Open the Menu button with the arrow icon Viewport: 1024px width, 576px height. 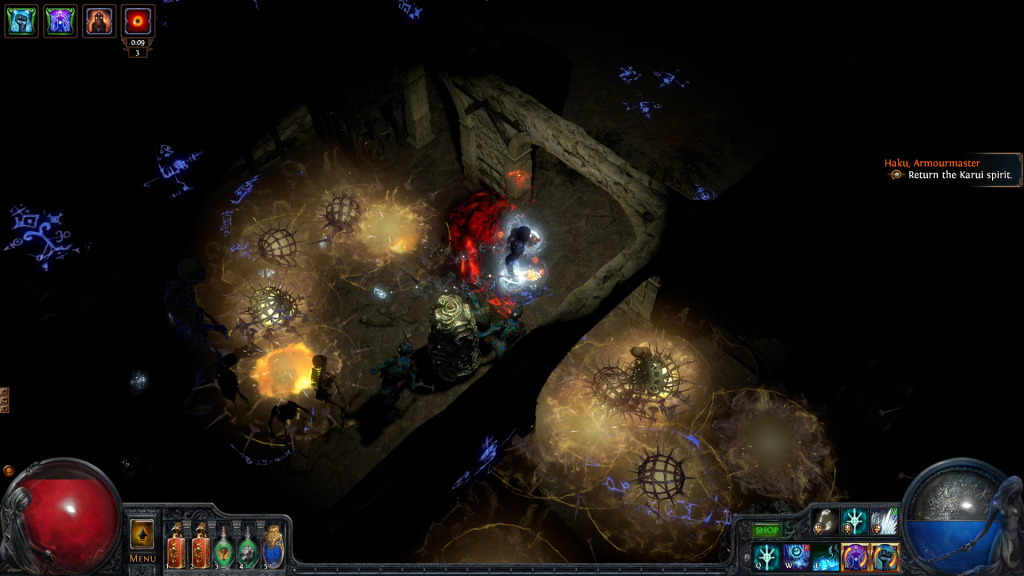coord(142,539)
